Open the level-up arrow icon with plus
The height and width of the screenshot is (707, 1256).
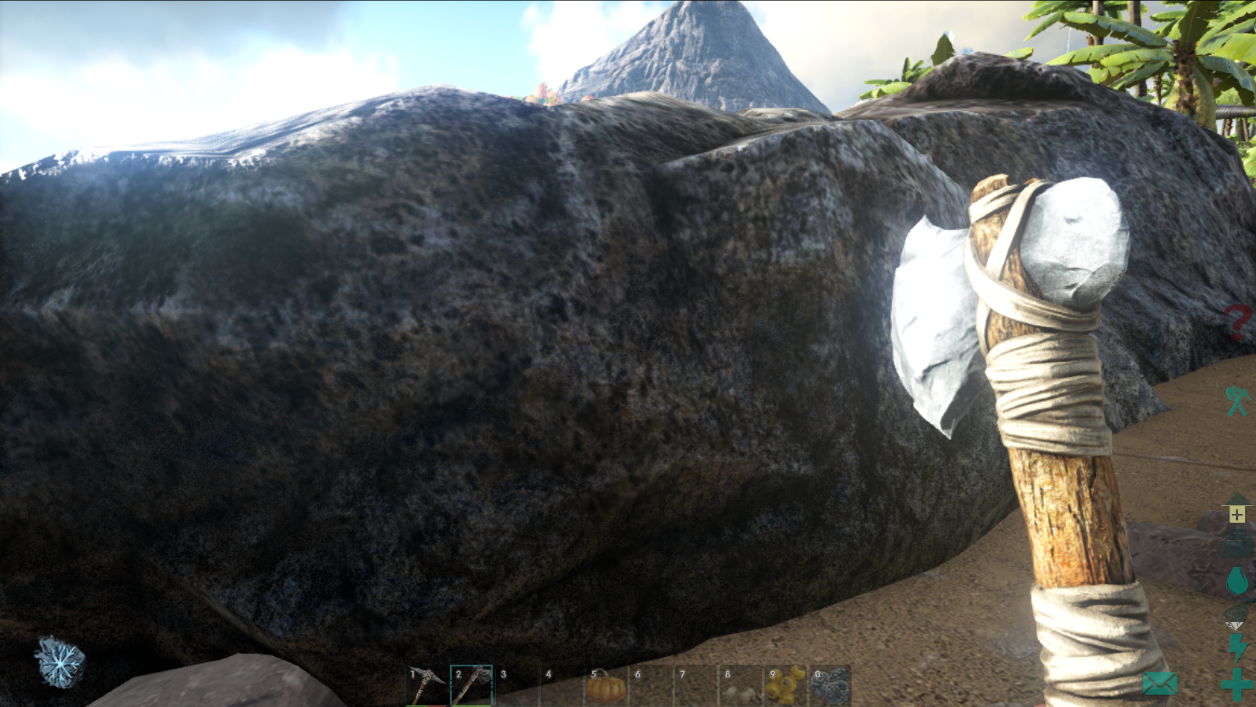(1237, 510)
